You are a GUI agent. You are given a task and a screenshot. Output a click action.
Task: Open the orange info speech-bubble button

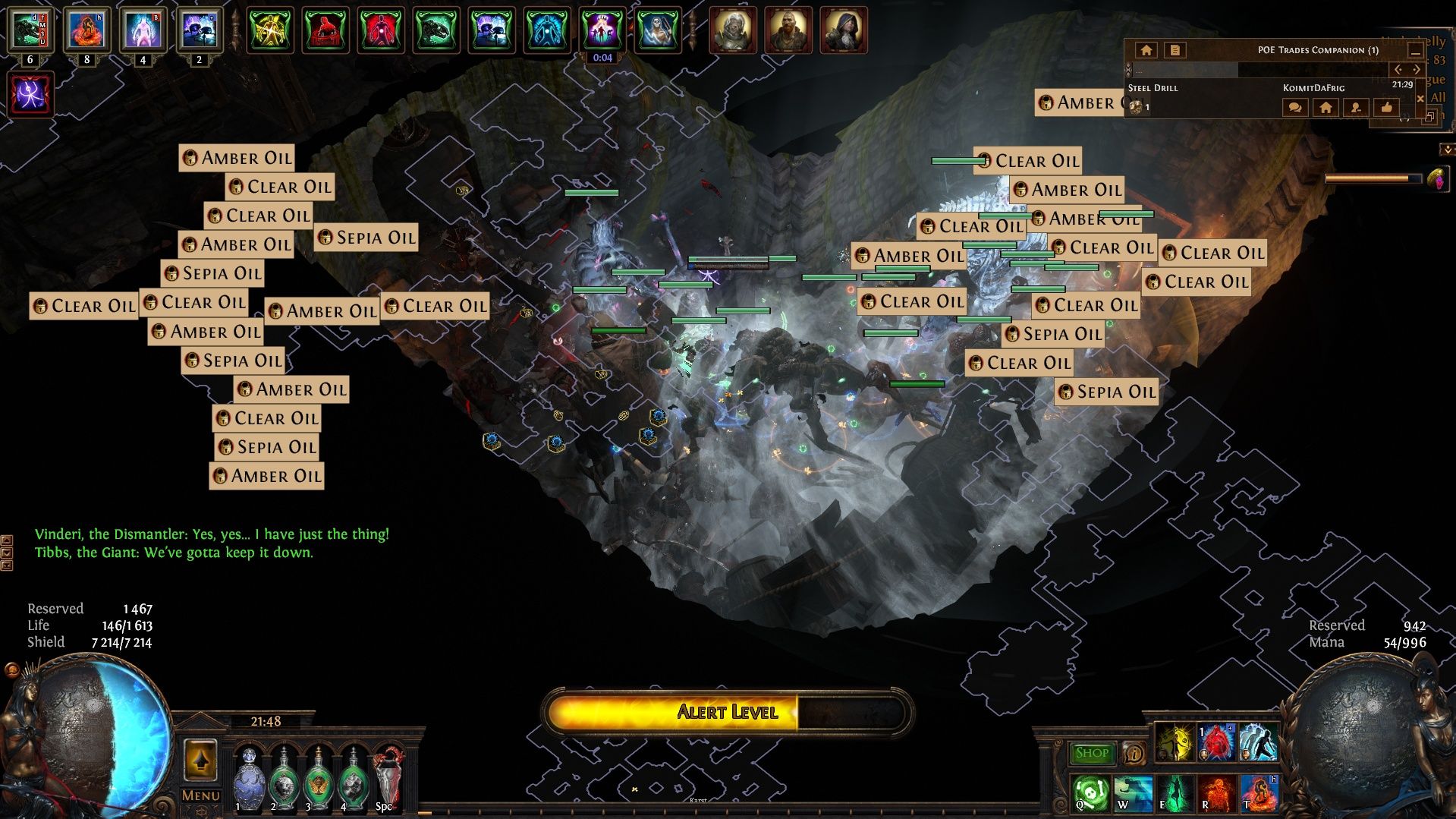[x=1134, y=753]
